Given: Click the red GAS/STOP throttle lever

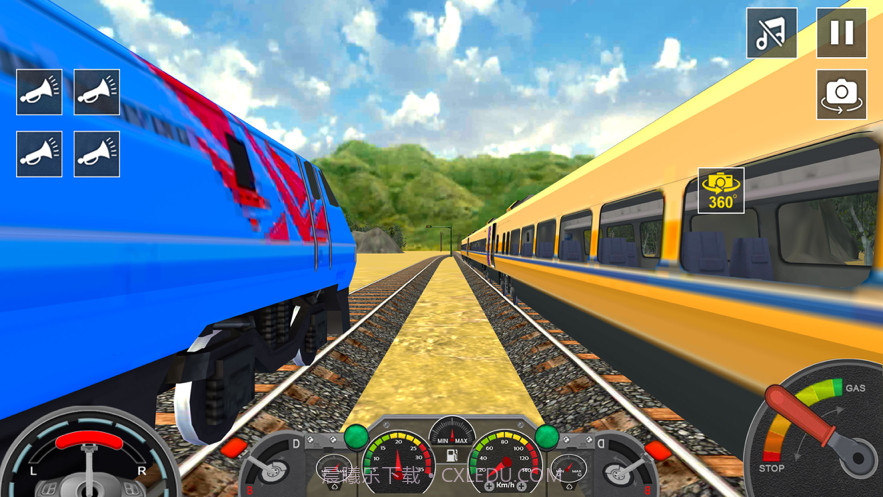Looking at the screenshot, I should pyautogui.click(x=803, y=419).
